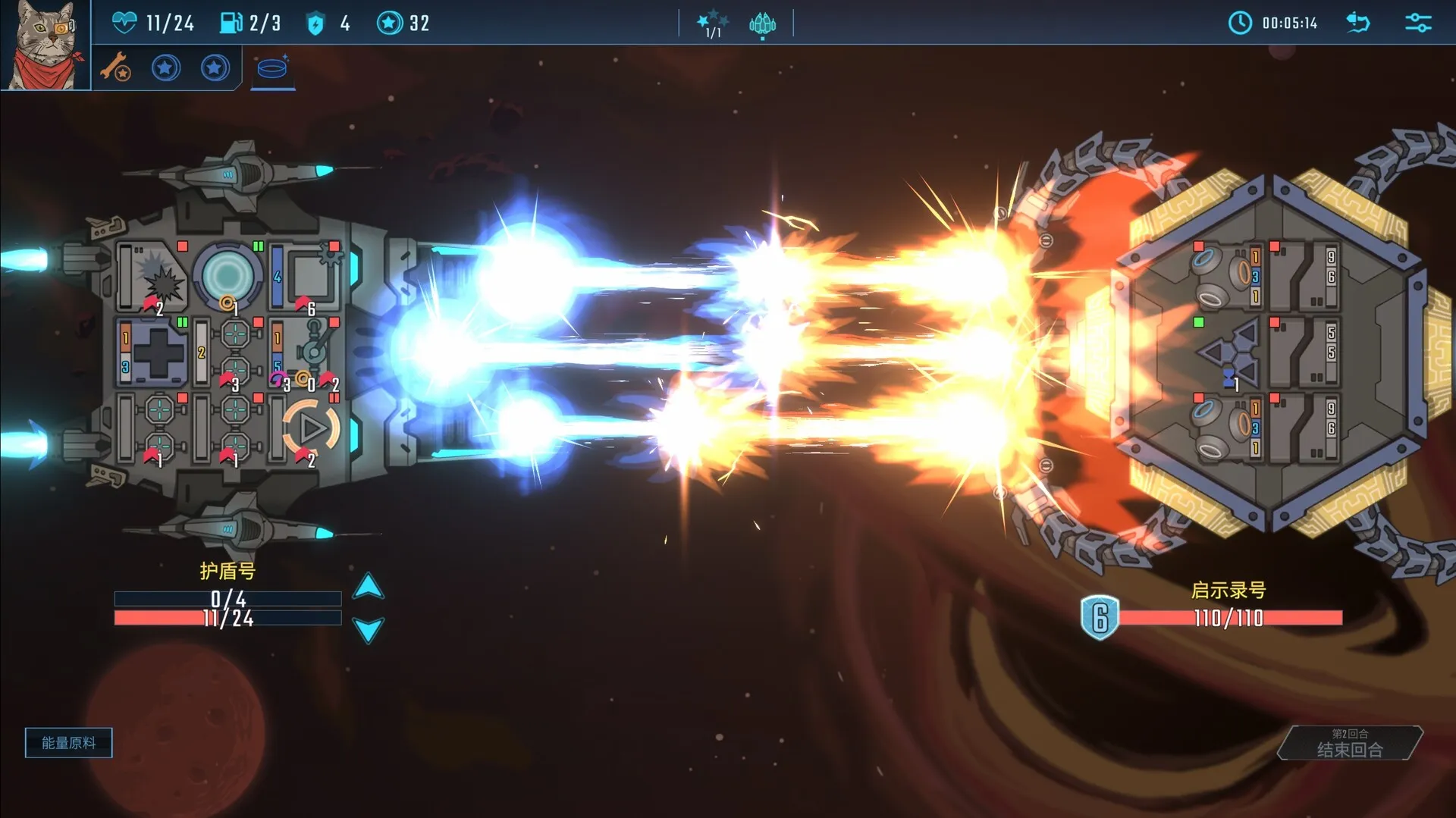This screenshot has width=1456, height=818.
Task: Click the shield icon showing 4
Action: click(x=313, y=22)
